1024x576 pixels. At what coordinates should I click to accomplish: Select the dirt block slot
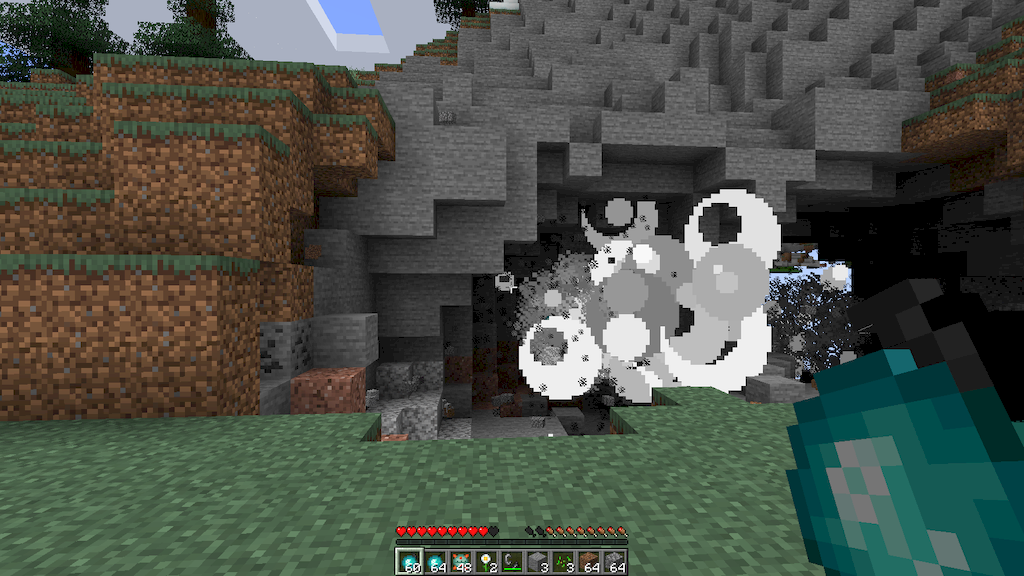tap(589, 562)
